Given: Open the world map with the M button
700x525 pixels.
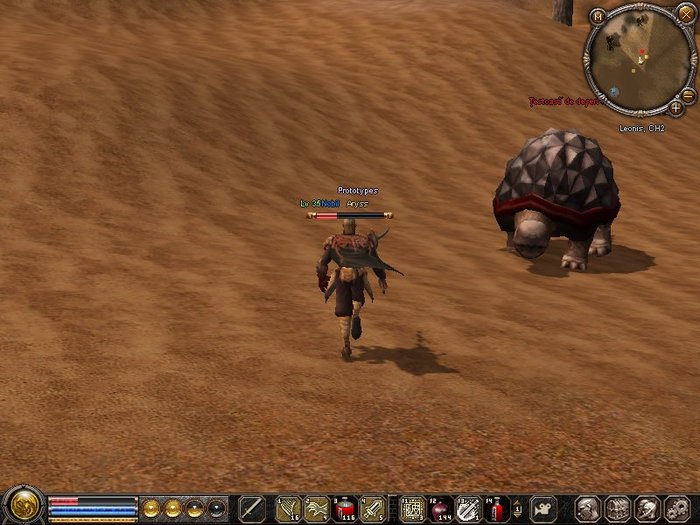Looking at the screenshot, I should click(x=598, y=17).
